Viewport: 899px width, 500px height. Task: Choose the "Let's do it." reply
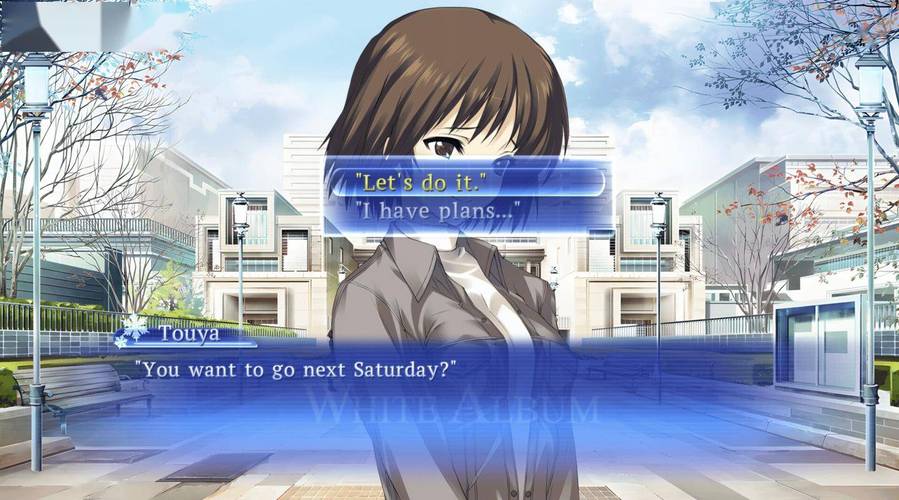coord(465,183)
